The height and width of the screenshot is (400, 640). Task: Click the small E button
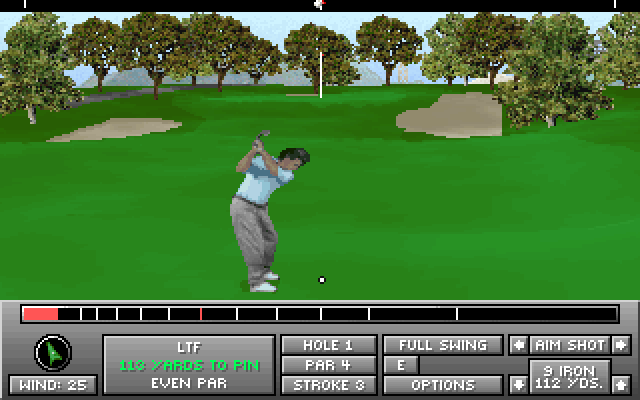pyautogui.click(x=400, y=365)
